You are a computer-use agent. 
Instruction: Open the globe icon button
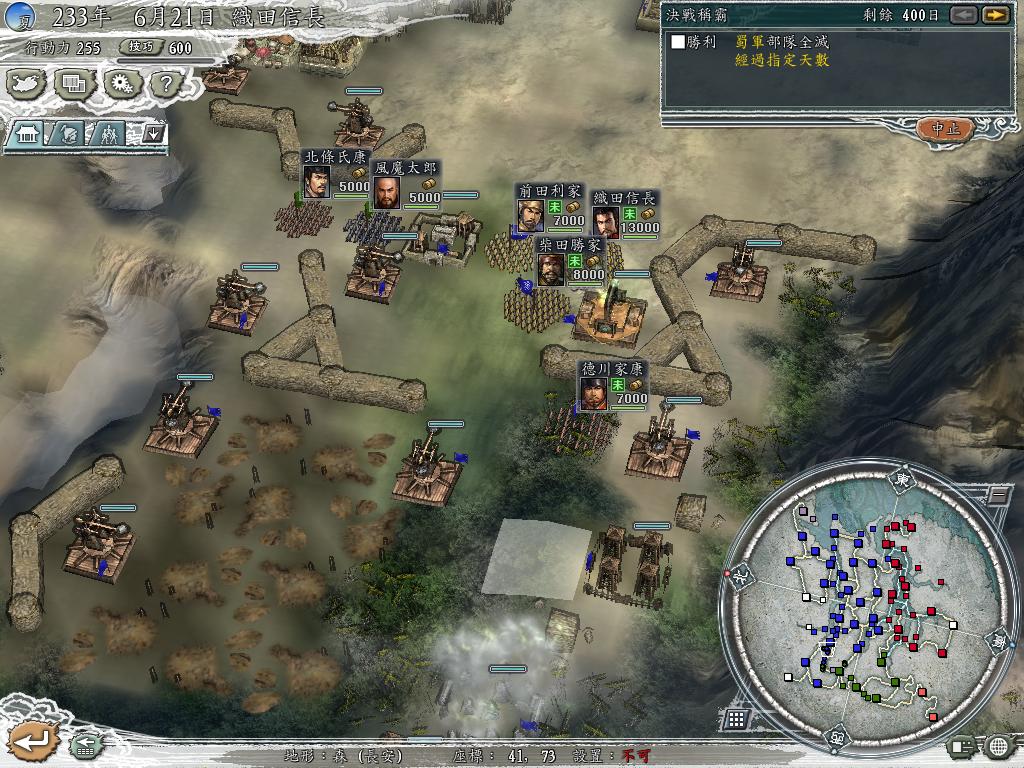pos(998,746)
